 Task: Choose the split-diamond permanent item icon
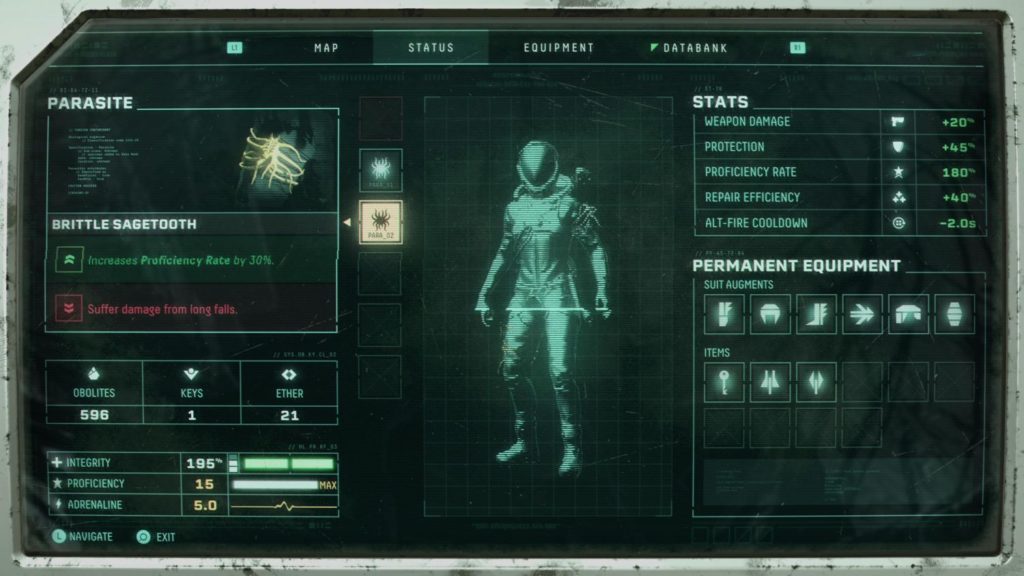click(x=816, y=381)
